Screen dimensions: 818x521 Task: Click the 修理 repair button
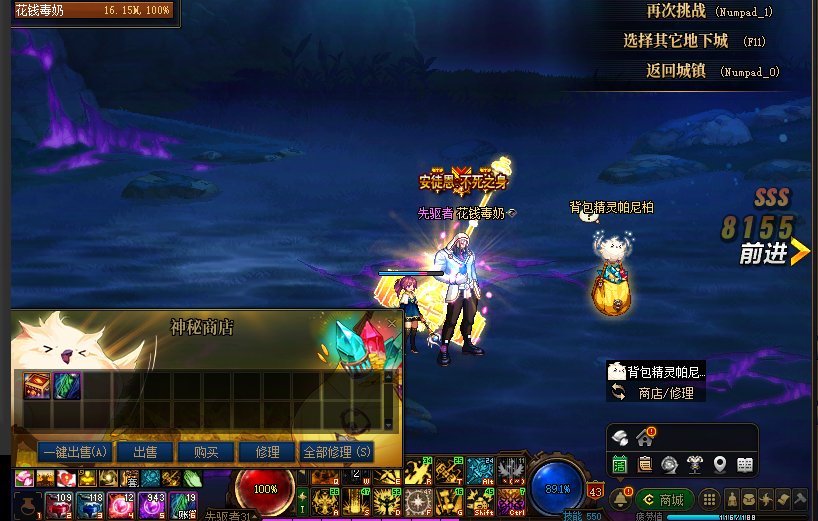click(267, 452)
